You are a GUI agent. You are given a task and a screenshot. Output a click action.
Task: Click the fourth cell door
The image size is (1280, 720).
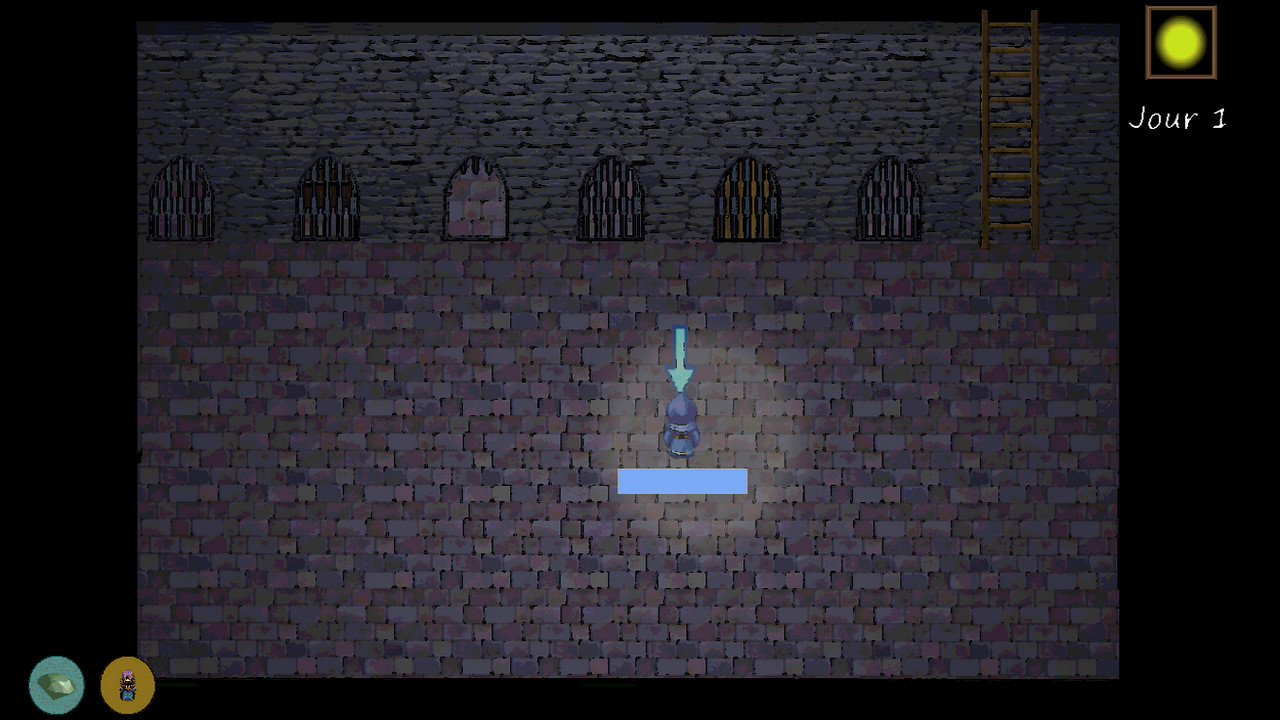pos(612,200)
